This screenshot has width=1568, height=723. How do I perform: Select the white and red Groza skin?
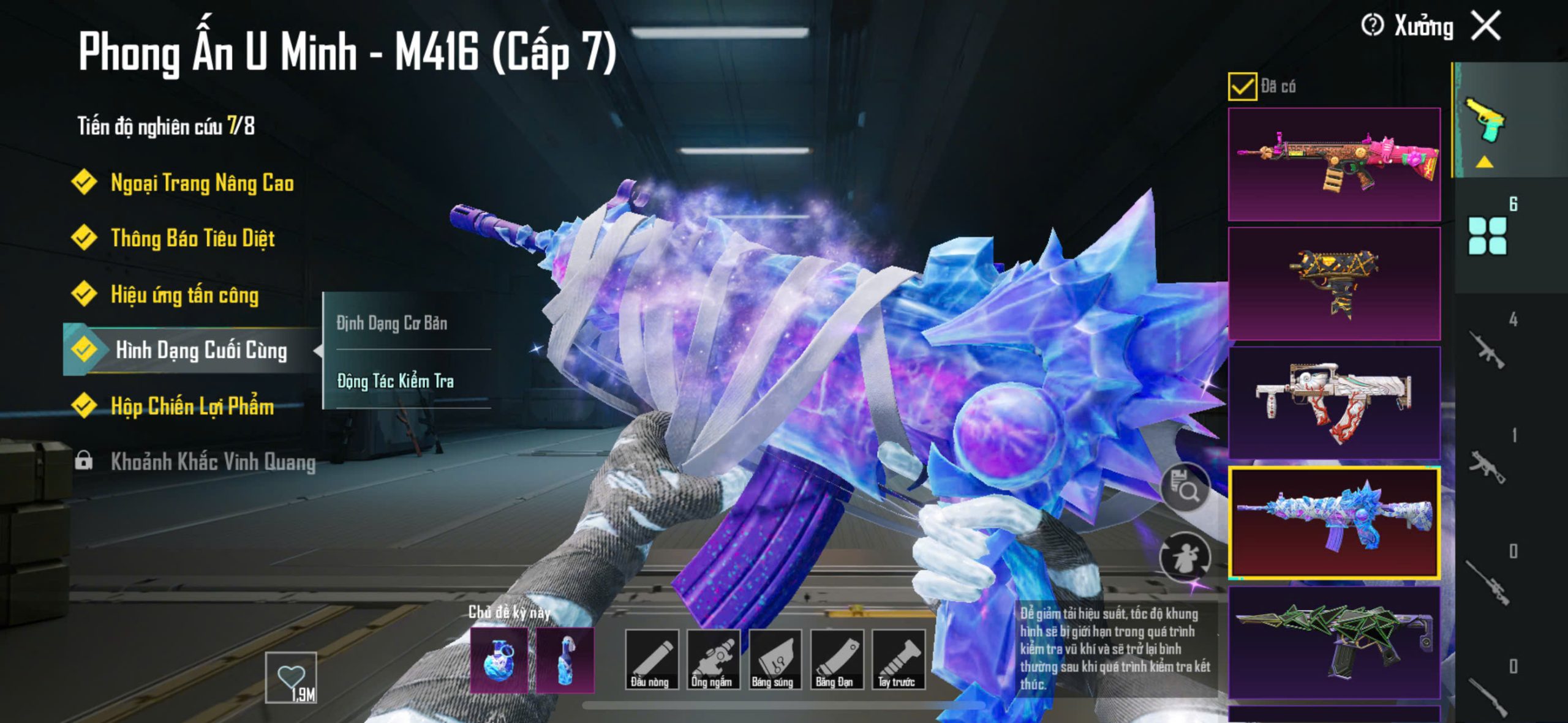[1334, 402]
